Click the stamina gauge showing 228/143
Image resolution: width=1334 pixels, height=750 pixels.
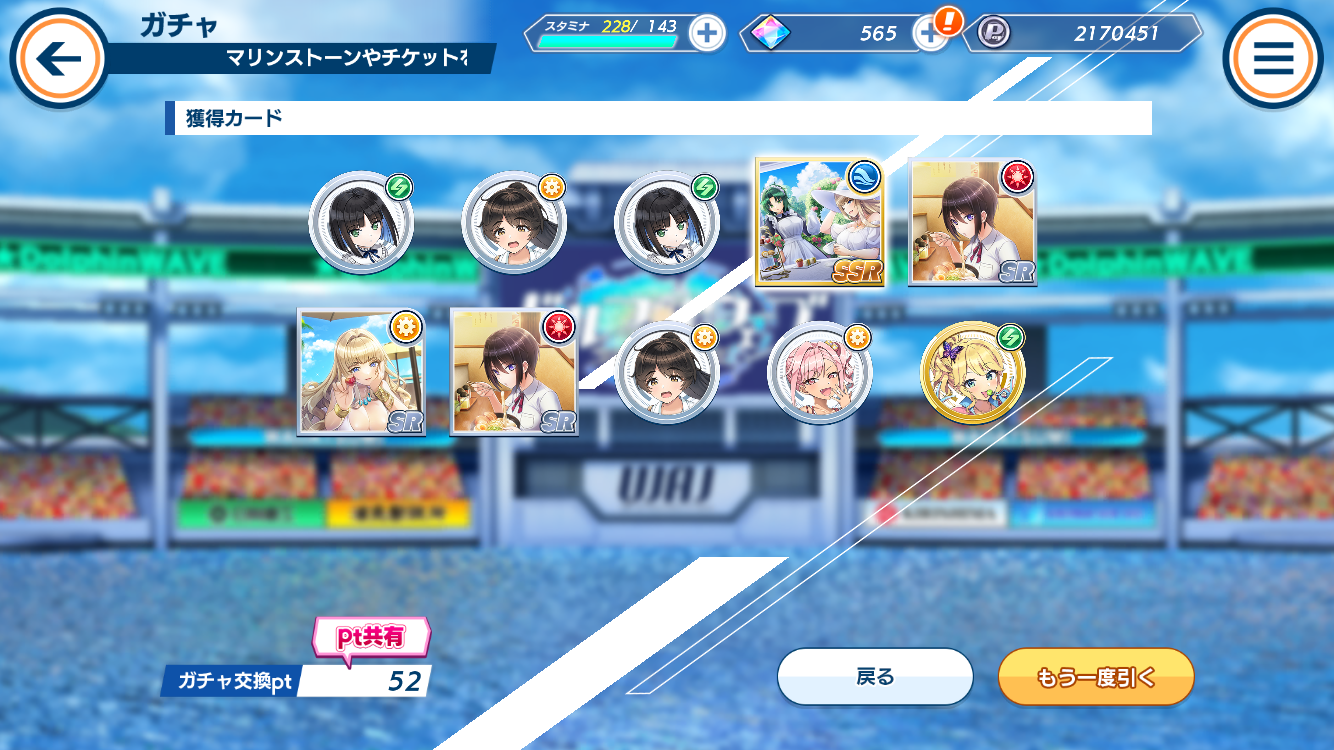click(610, 33)
